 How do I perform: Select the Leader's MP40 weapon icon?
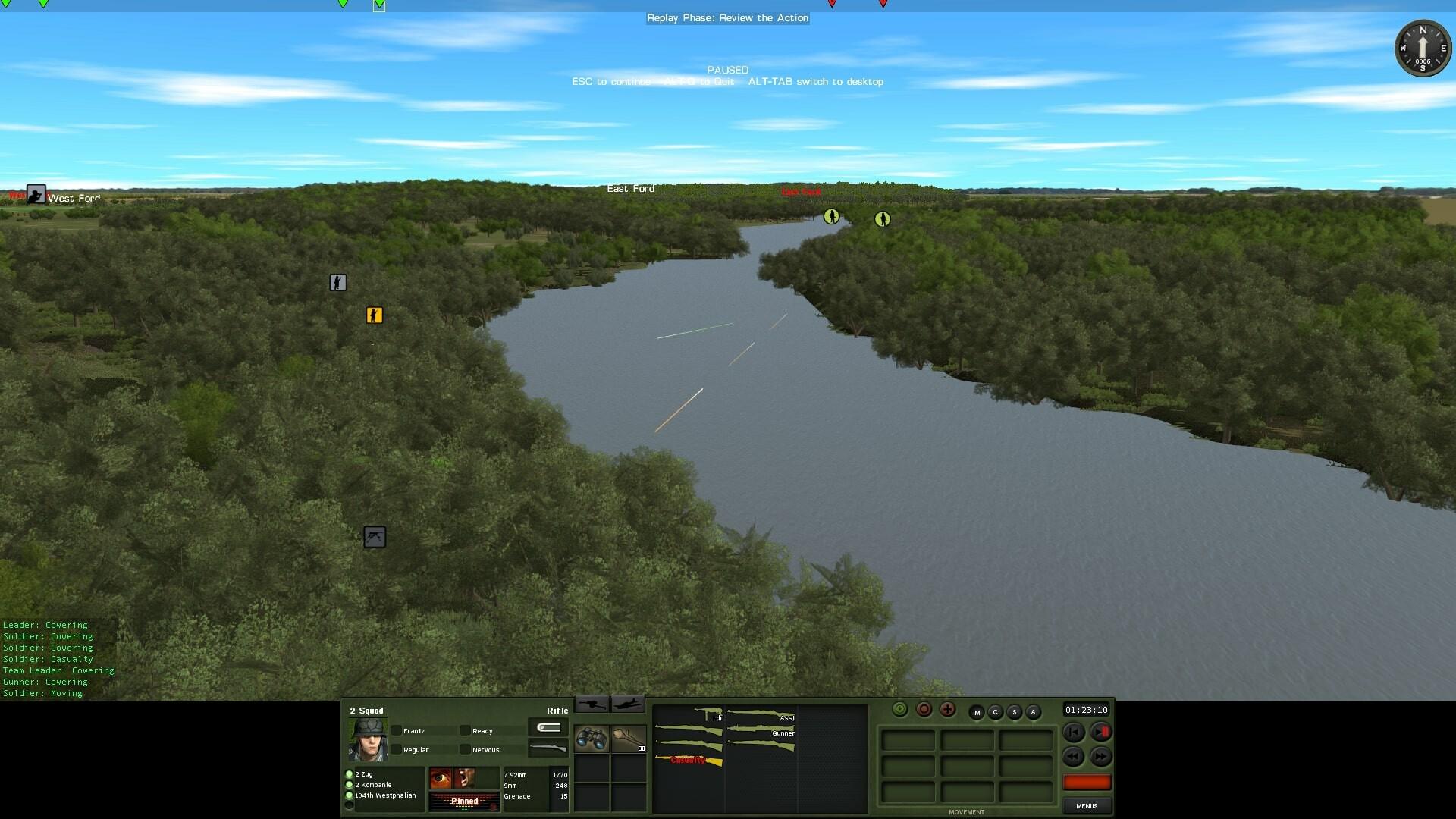(x=709, y=713)
